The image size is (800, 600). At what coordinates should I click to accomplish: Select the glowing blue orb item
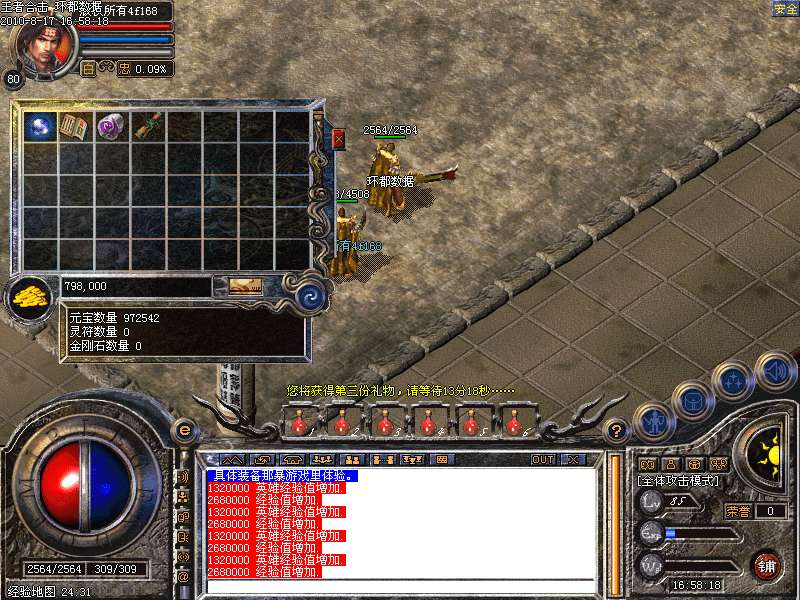41,127
